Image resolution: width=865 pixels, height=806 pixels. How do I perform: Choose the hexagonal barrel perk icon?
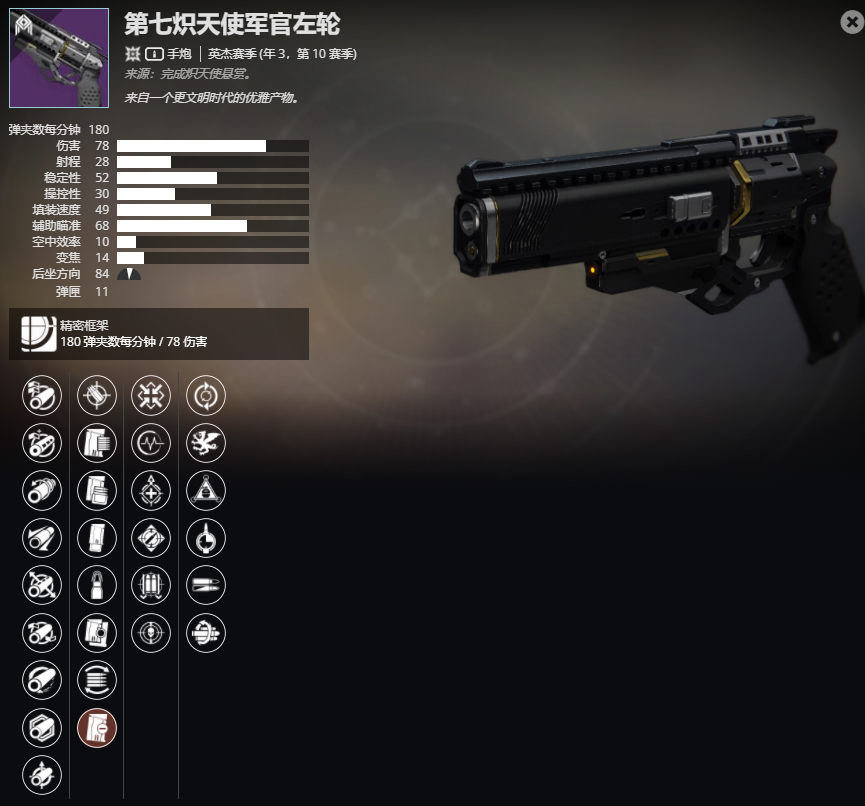[x=42, y=727]
